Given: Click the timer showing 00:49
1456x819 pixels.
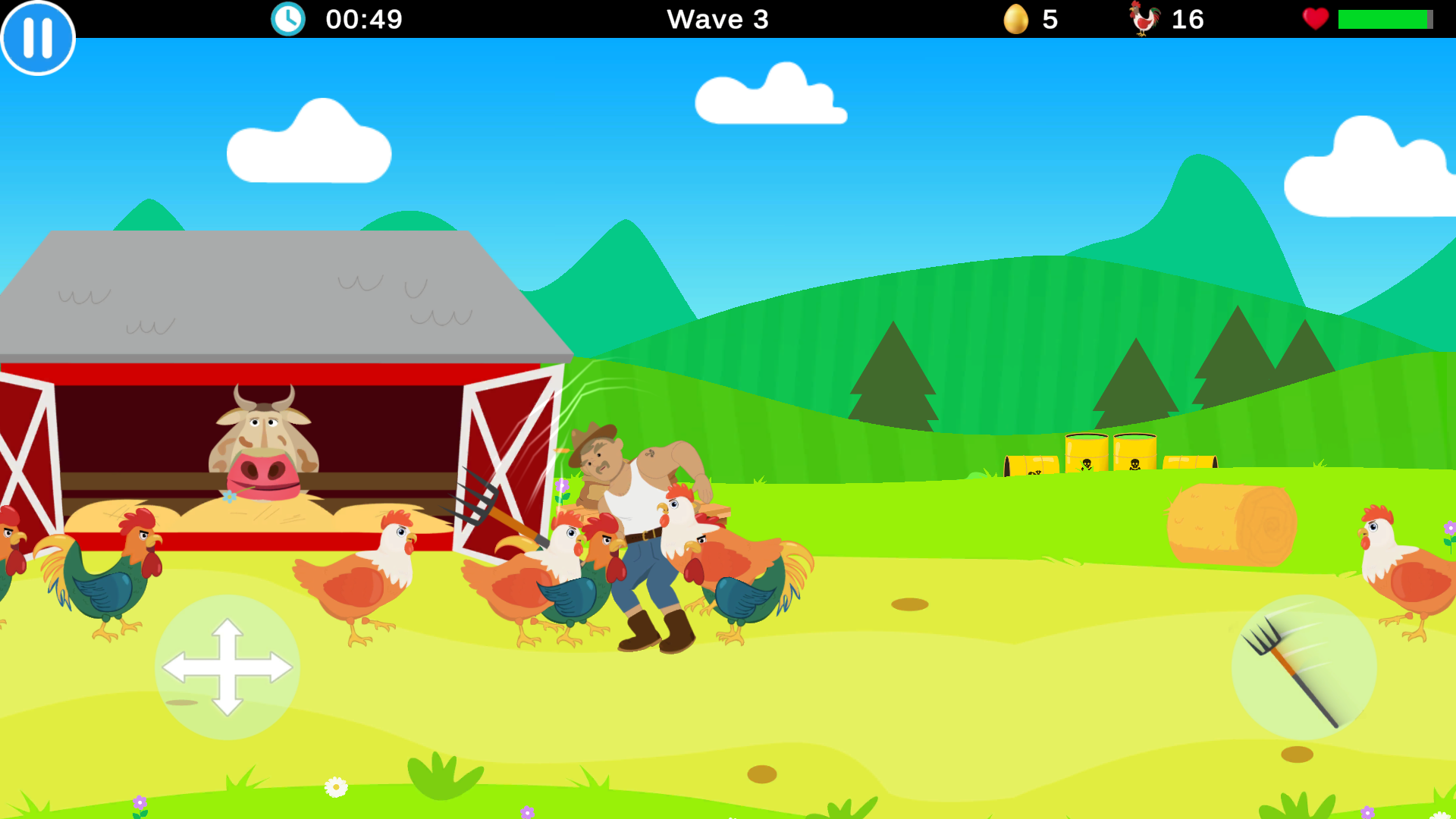Looking at the screenshot, I should point(362,19).
